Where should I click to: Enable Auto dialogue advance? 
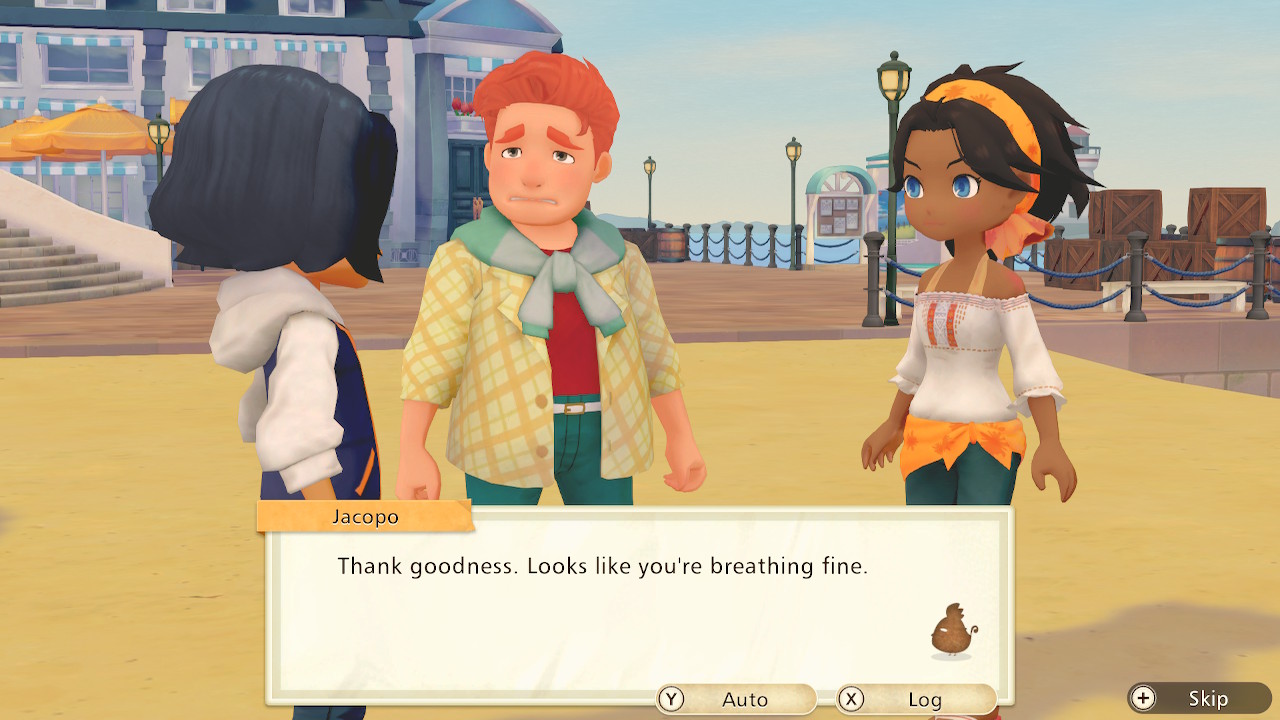coord(736,699)
